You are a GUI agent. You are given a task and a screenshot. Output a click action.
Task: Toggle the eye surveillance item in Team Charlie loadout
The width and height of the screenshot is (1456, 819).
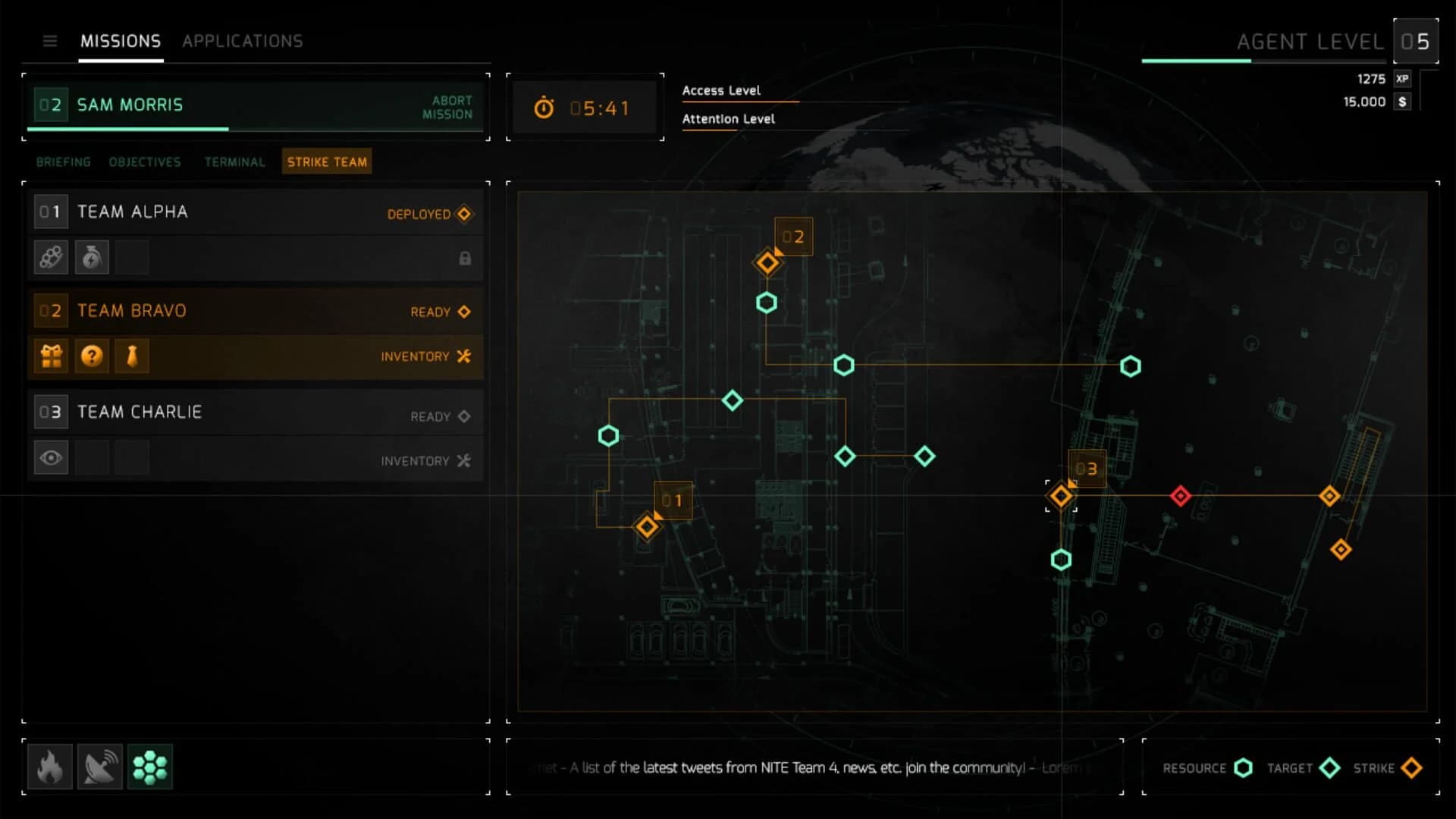(50, 457)
